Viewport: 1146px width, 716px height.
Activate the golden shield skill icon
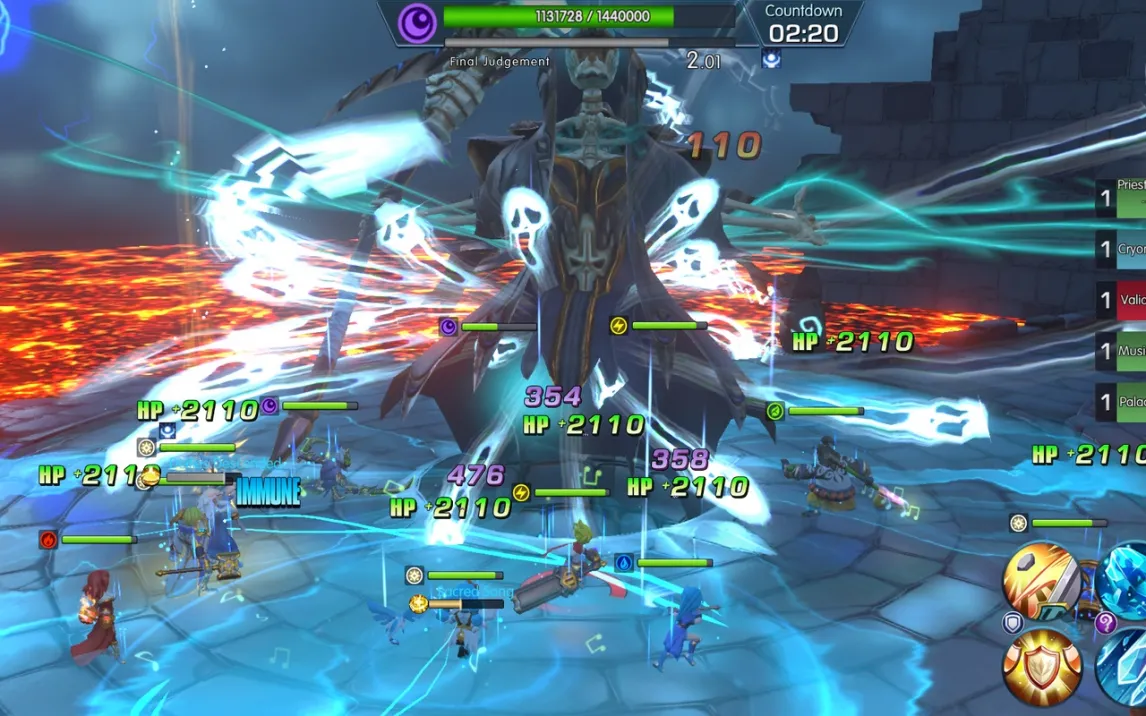(x=1041, y=668)
